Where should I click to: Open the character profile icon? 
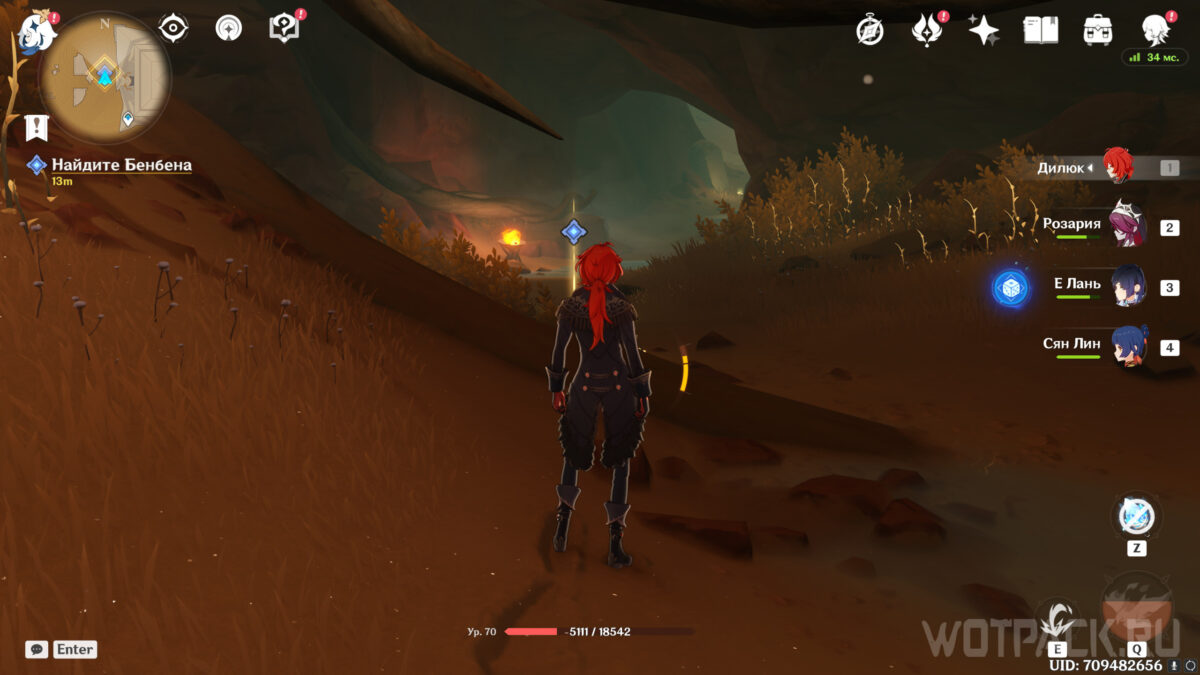(1156, 30)
